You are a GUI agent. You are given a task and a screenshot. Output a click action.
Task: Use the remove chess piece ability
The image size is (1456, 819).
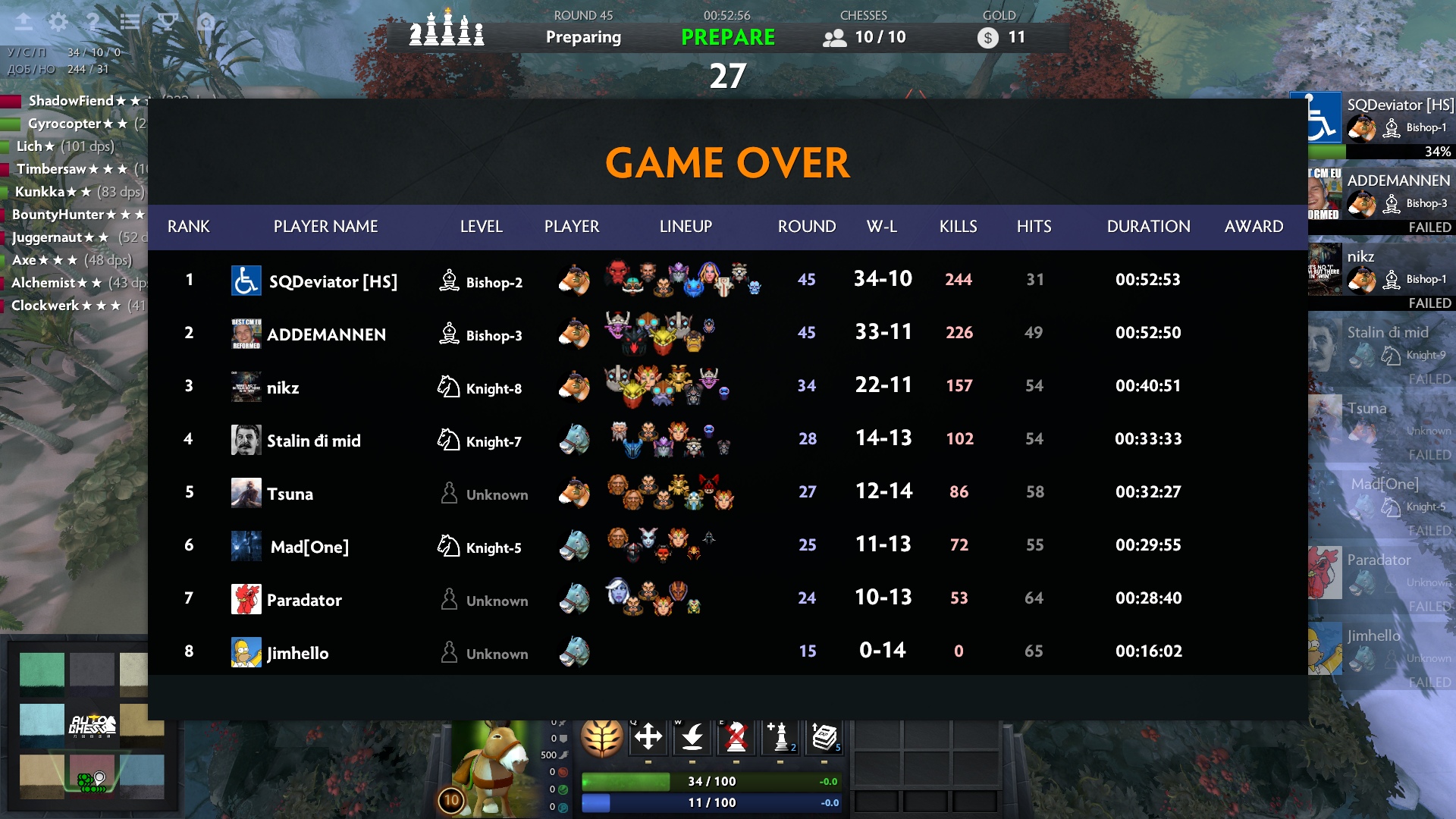pyautogui.click(x=736, y=736)
